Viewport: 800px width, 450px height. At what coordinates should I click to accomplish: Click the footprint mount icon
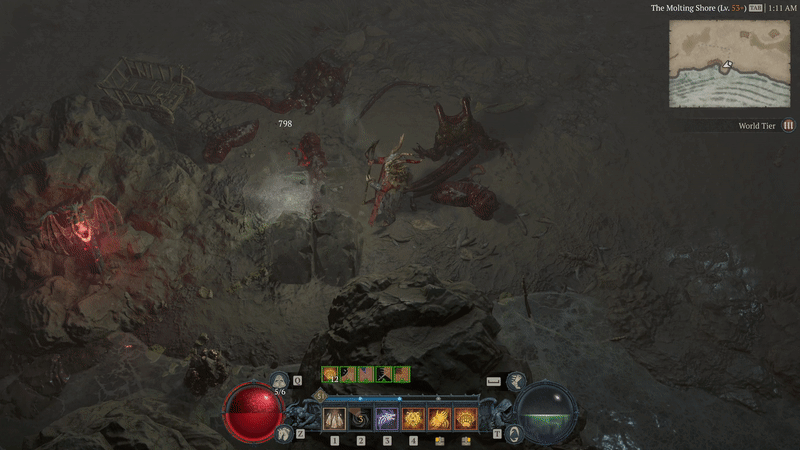click(x=282, y=432)
